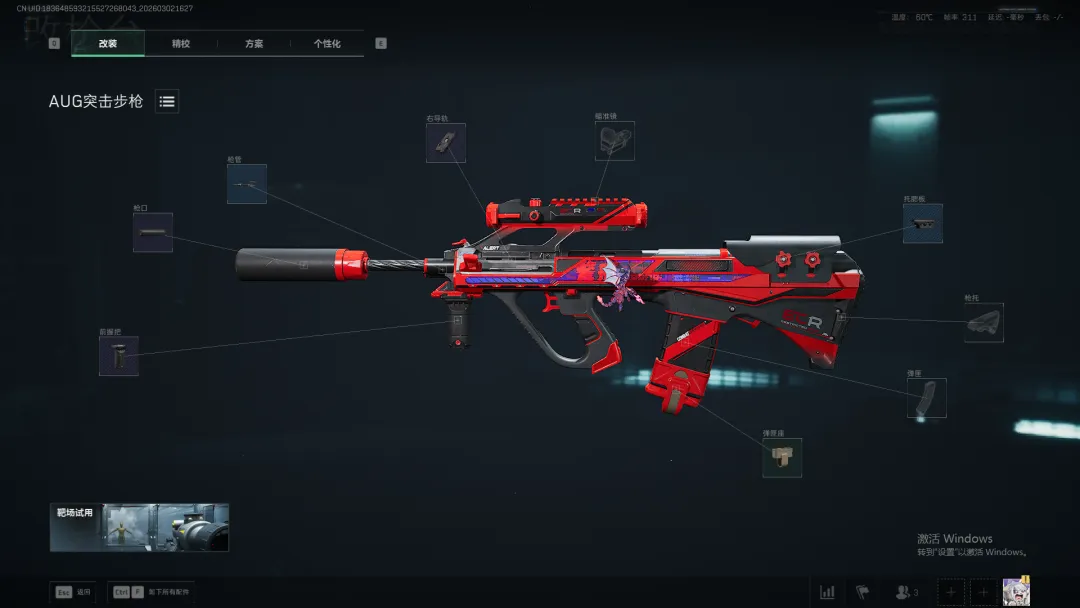This screenshot has width=1080, height=608.
Task: Open the 弹匣 magazine slot
Action: (x=926, y=398)
